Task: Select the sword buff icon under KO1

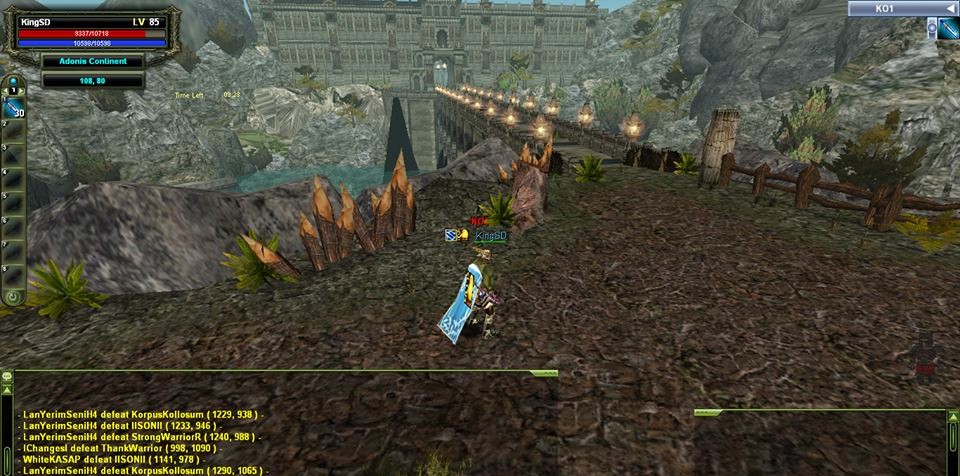Action: 948,28
